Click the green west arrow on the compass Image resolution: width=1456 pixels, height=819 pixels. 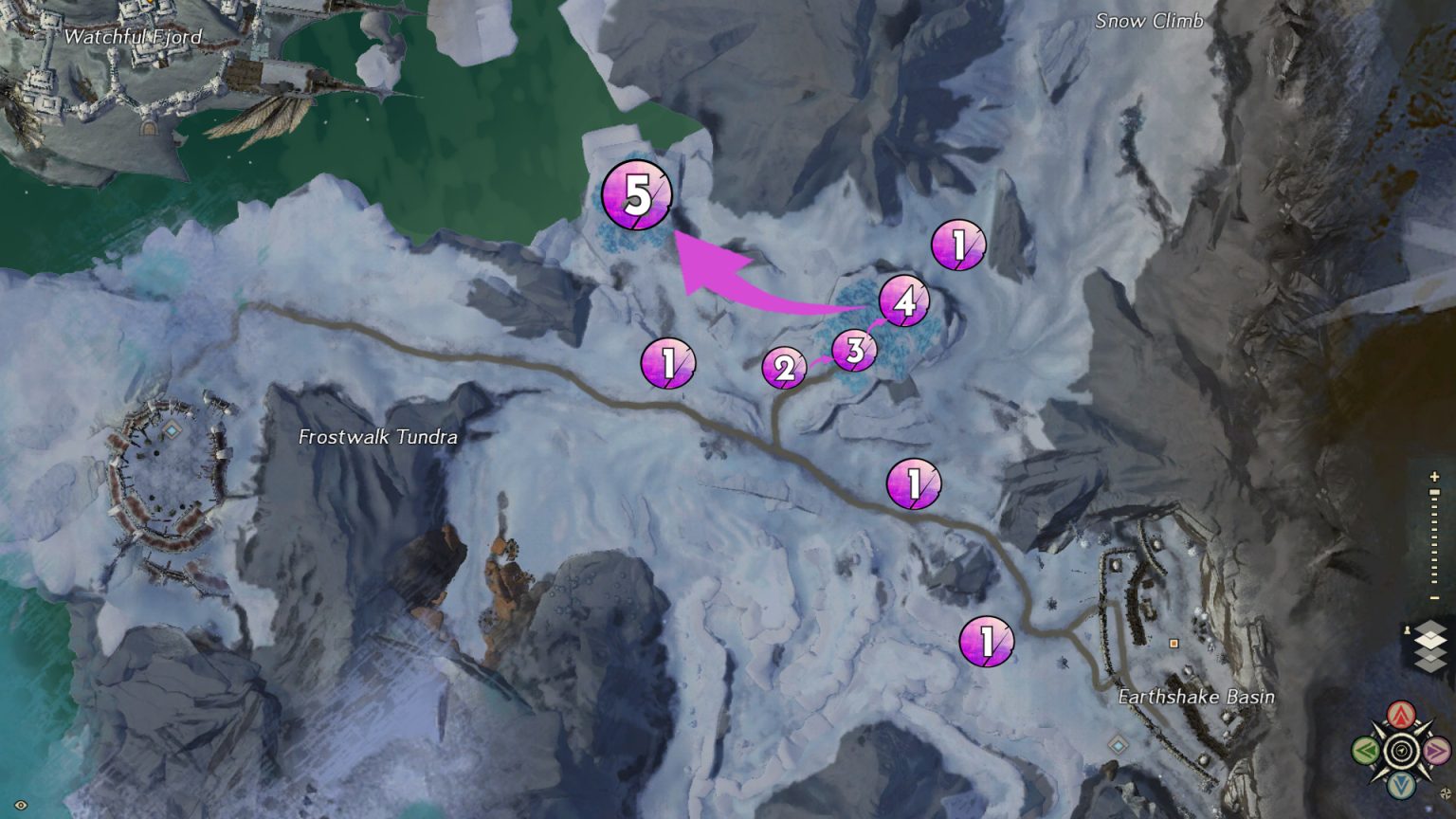(1365, 750)
